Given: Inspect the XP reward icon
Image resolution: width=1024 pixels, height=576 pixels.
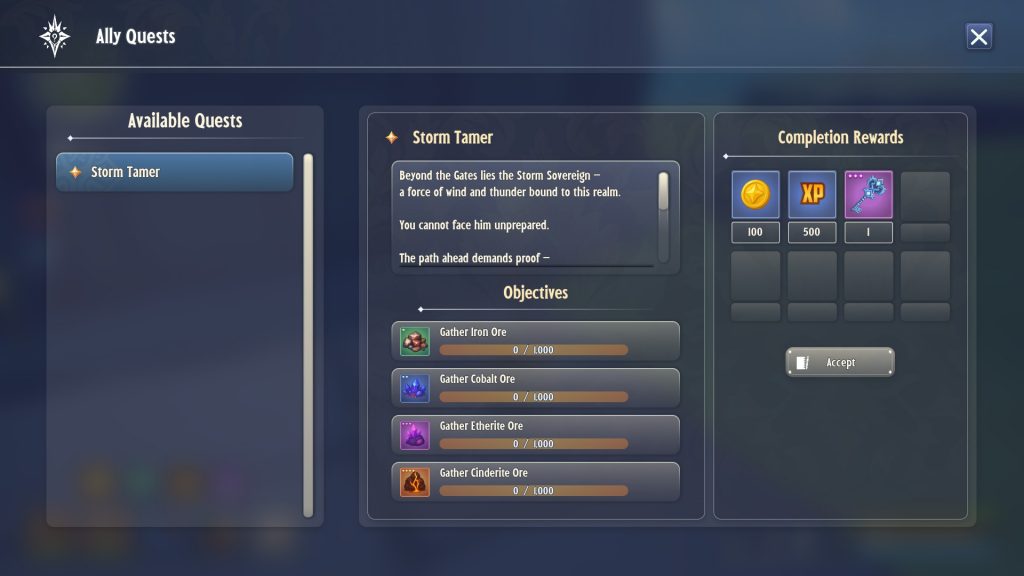Looking at the screenshot, I should pyautogui.click(x=812, y=195).
